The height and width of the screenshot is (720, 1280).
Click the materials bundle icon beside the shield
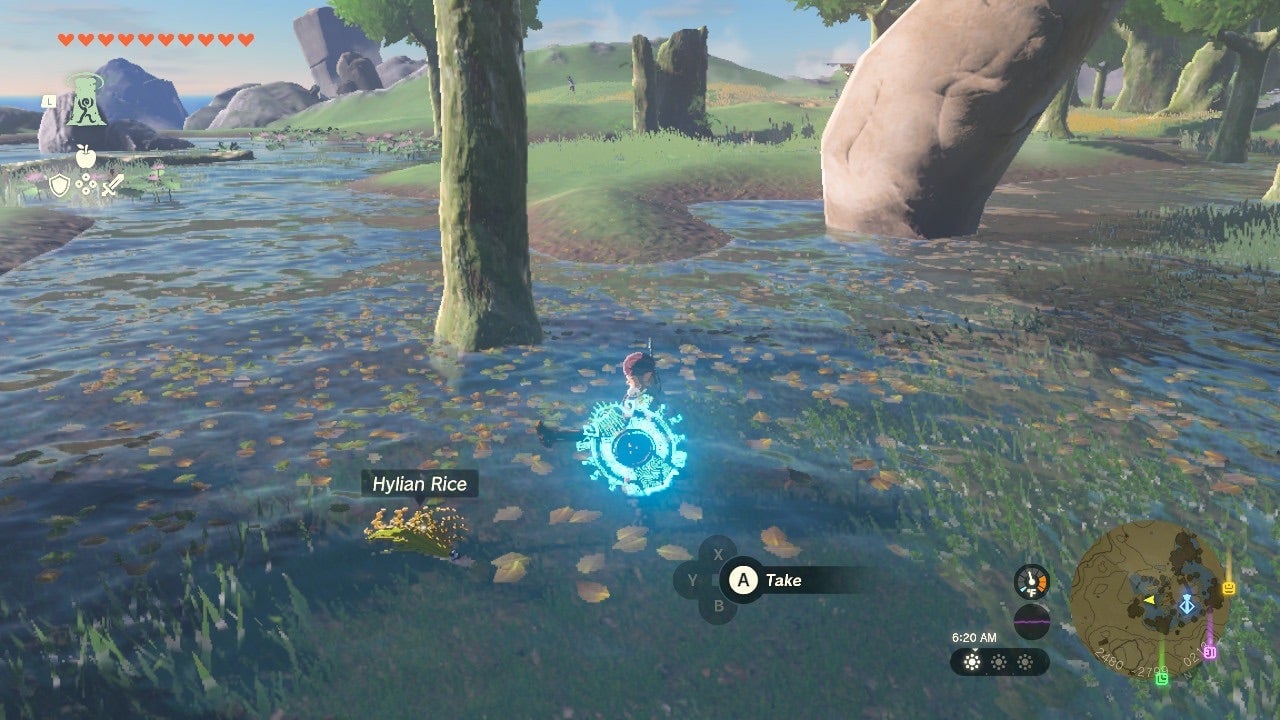point(85,184)
